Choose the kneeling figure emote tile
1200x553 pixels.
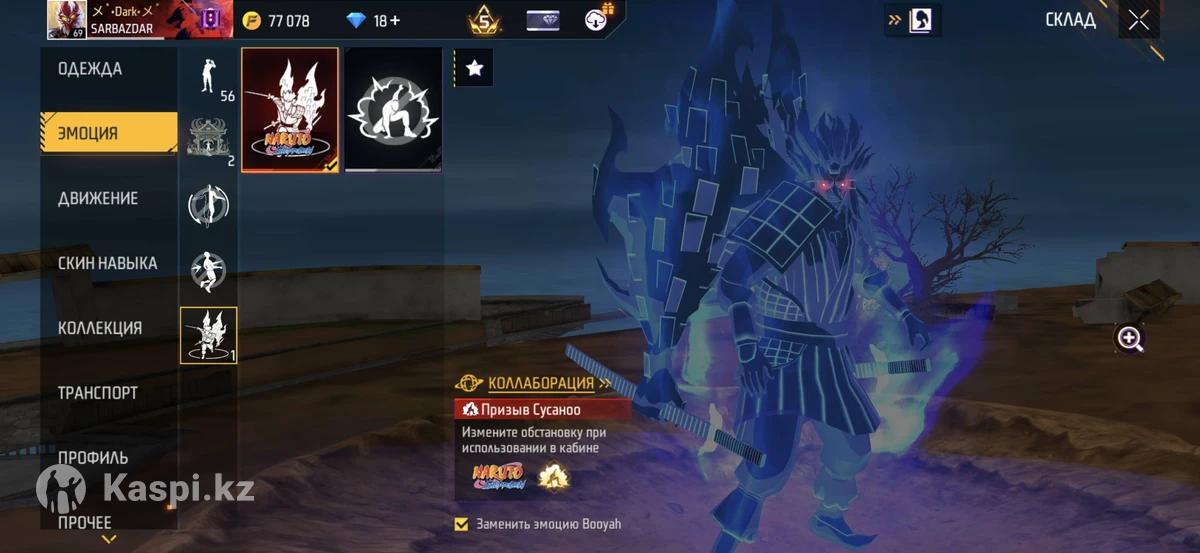pos(393,110)
